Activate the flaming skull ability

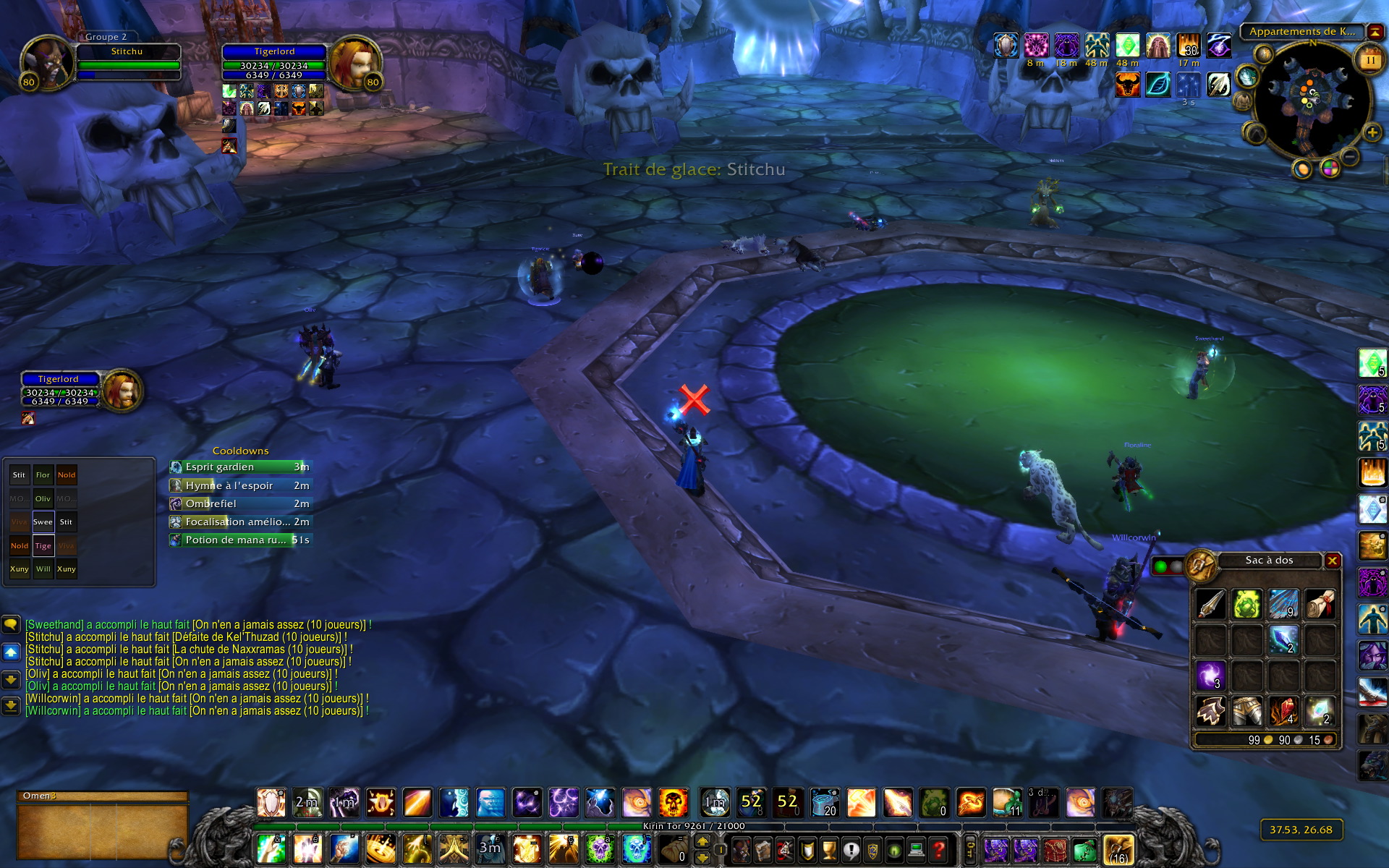[673, 803]
